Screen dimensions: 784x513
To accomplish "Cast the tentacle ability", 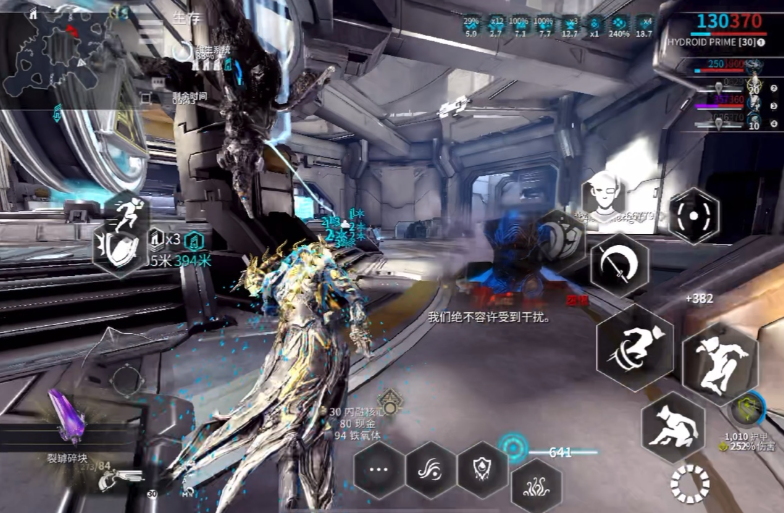I will 536,487.
